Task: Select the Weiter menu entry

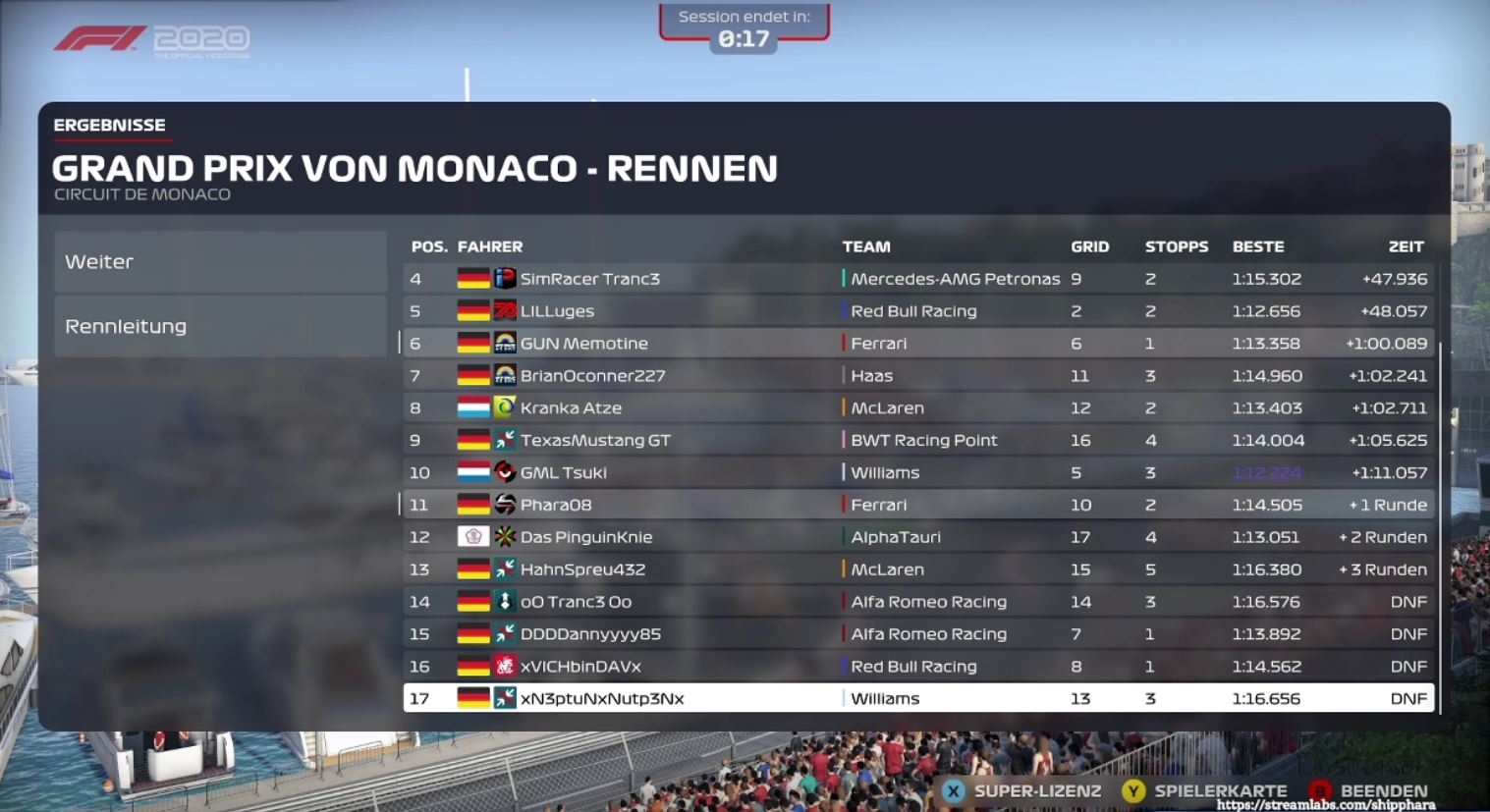Action: click(220, 262)
